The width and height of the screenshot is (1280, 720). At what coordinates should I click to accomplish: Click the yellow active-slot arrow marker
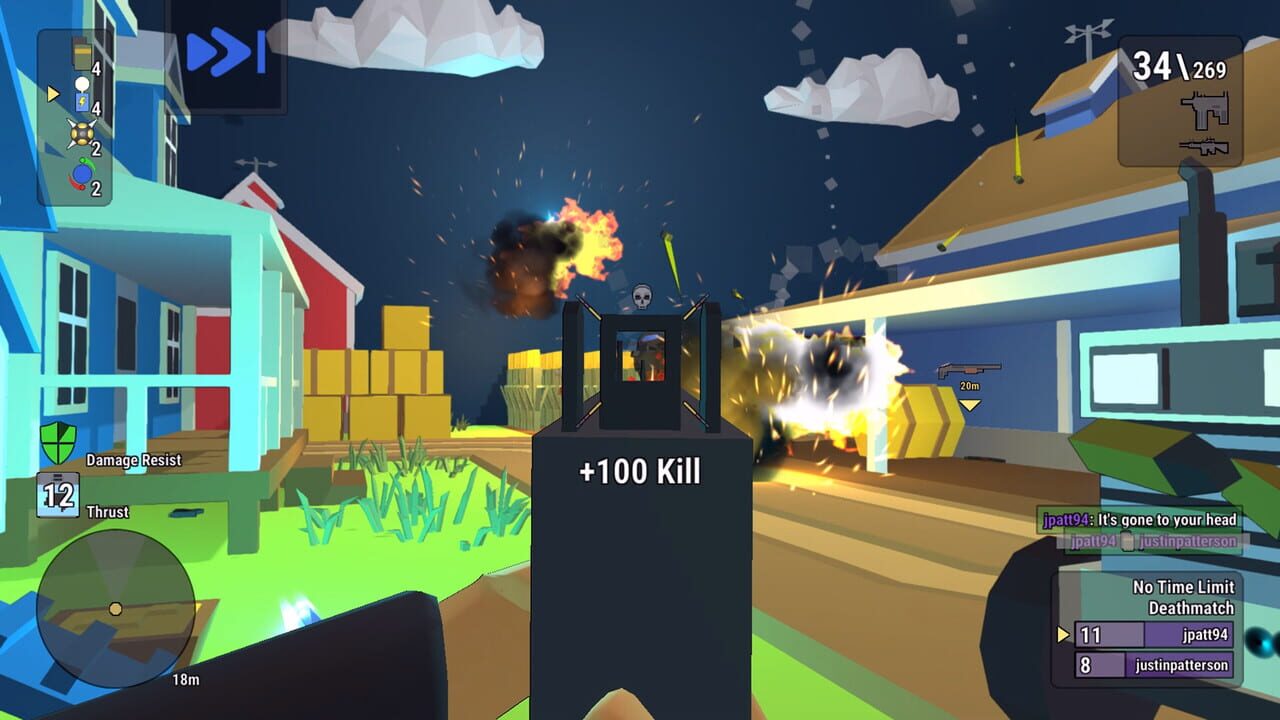coord(52,92)
